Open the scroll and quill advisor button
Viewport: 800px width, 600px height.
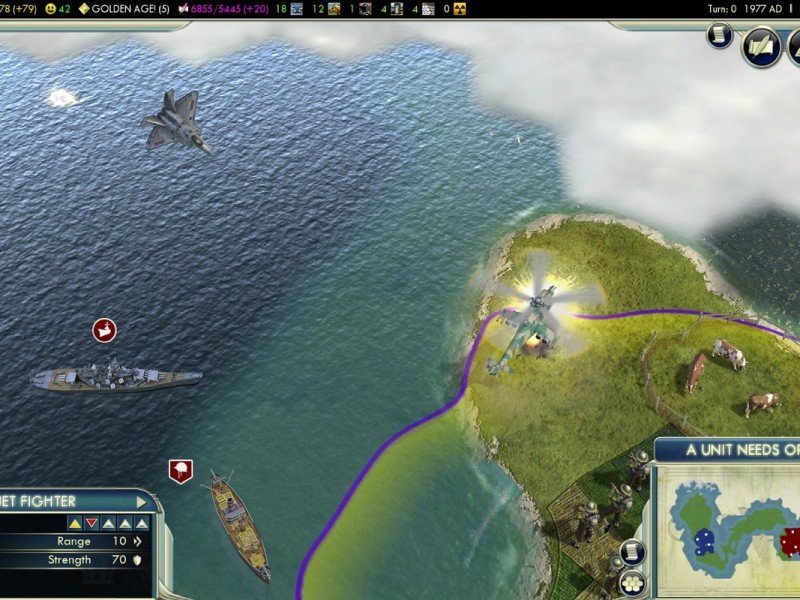(x=761, y=47)
